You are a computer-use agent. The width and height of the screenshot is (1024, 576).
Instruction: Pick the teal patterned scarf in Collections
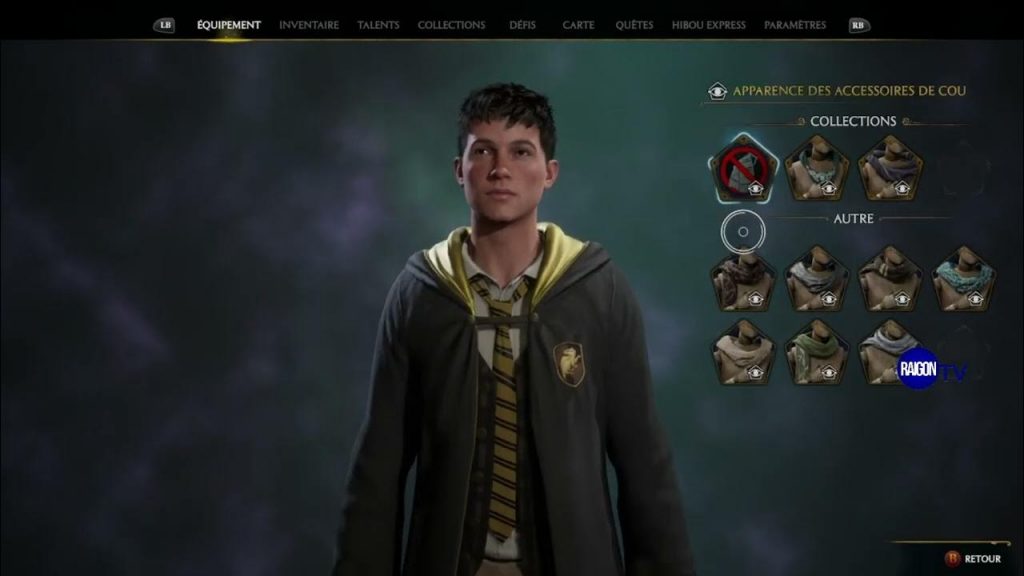[816, 169]
